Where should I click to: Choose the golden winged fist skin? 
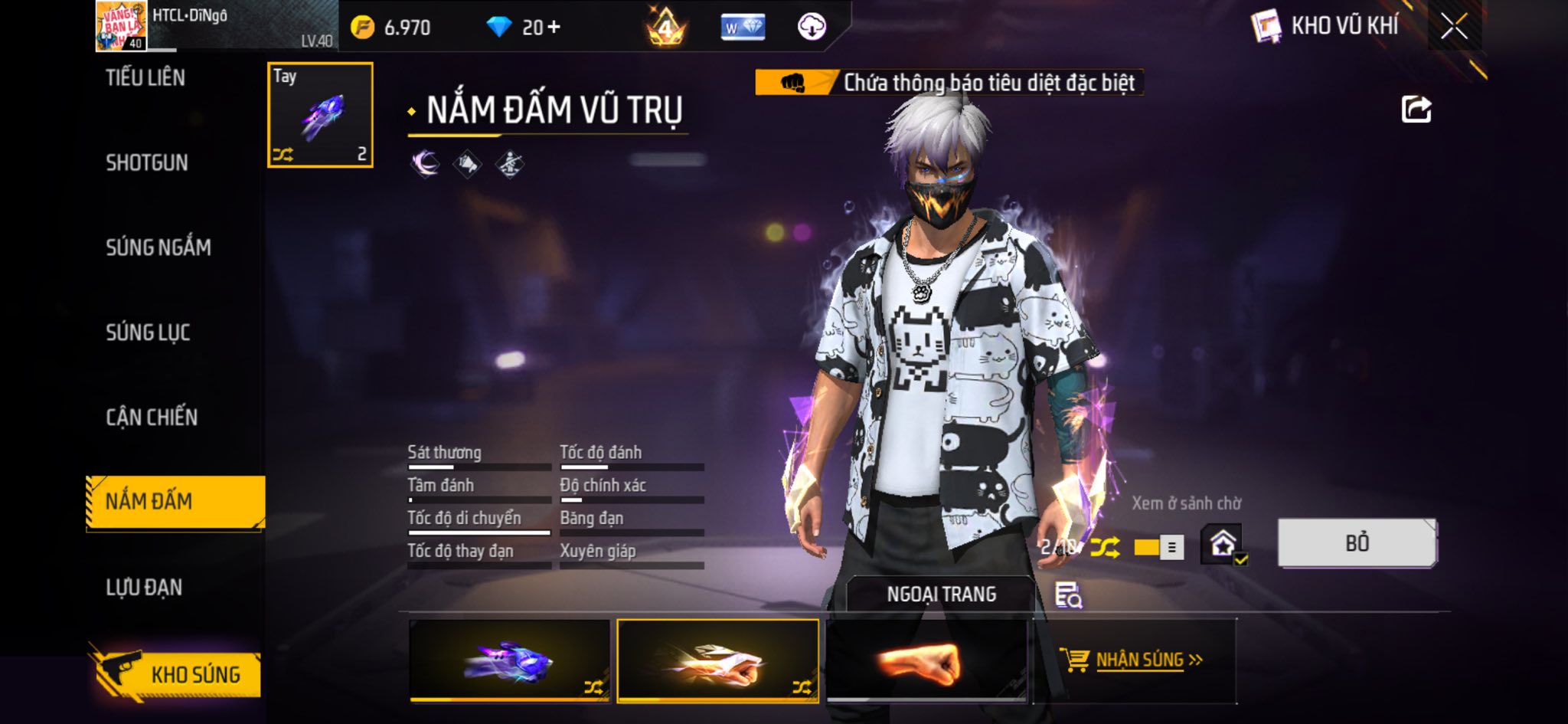[717, 661]
